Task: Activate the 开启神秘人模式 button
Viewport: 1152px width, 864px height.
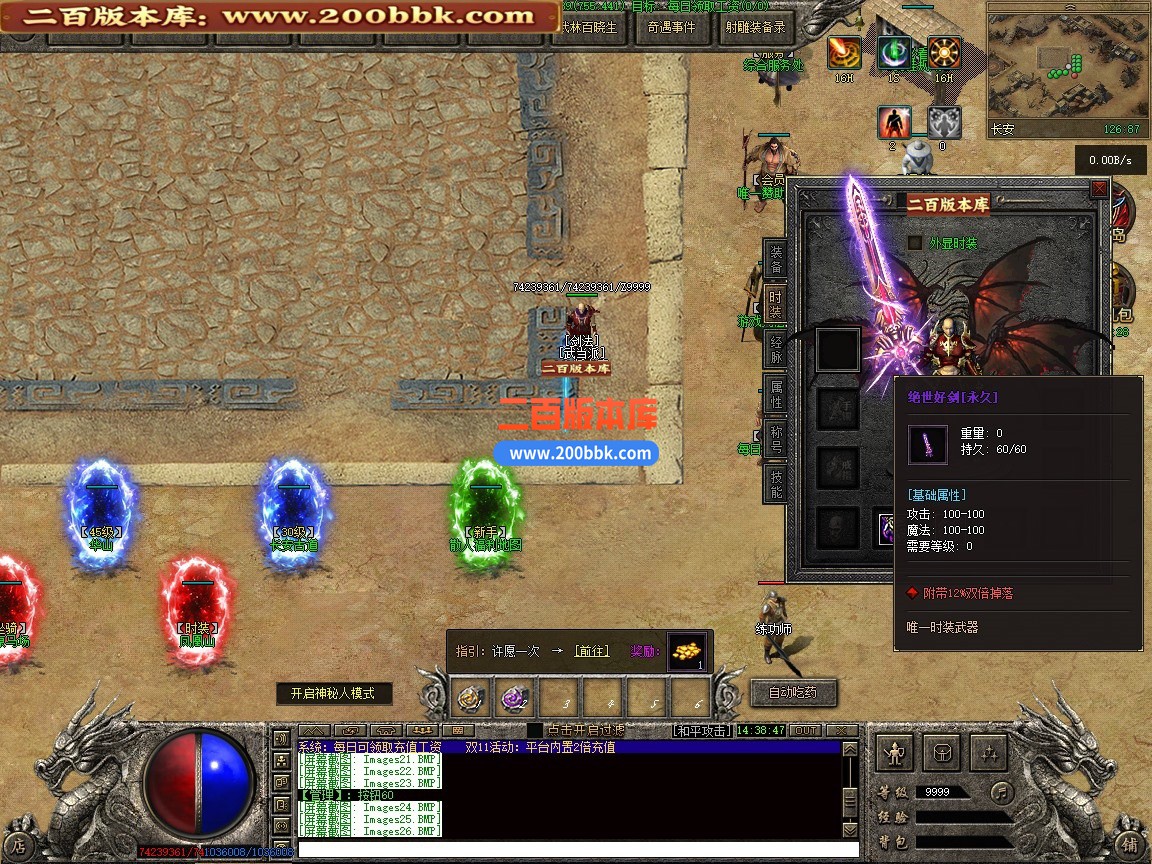Action: (x=333, y=693)
